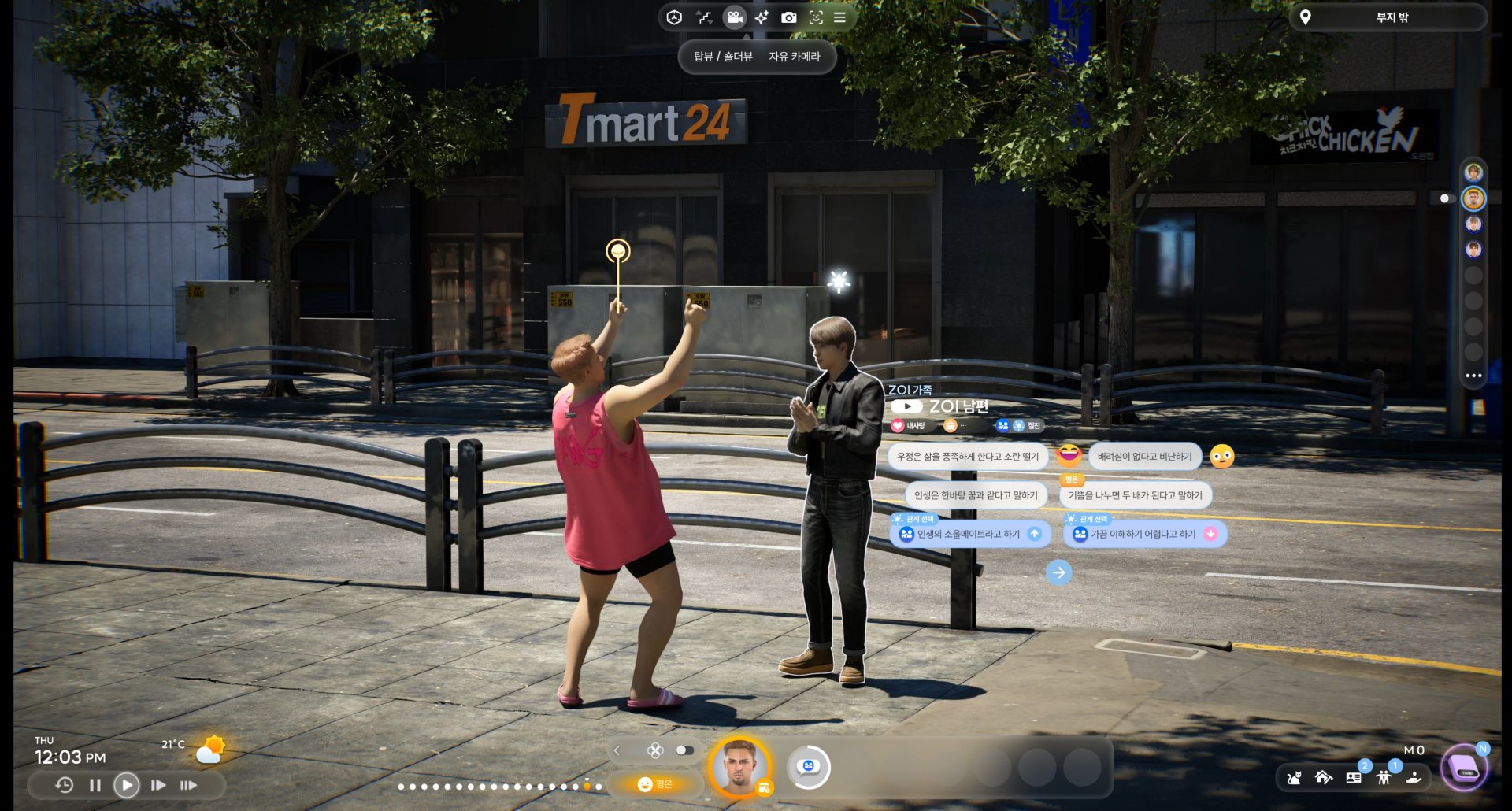Image resolution: width=1512 pixels, height=811 pixels.
Task: Open the pet cat menu
Action: [x=1294, y=778]
